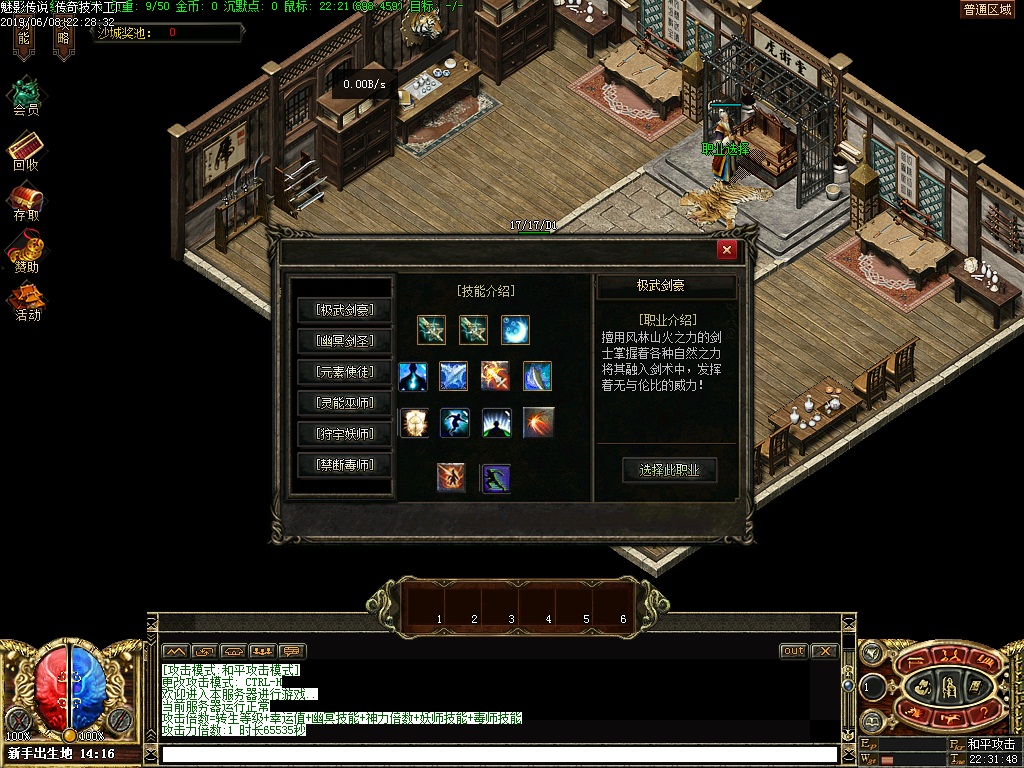Inspect the glowing golden shield skill icon
This screenshot has width=1024, height=768.
point(413,423)
